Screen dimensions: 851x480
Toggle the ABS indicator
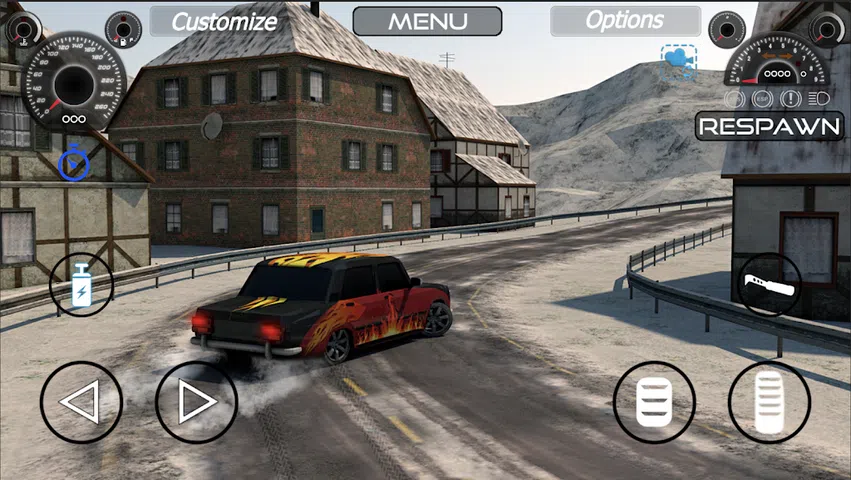click(735, 99)
